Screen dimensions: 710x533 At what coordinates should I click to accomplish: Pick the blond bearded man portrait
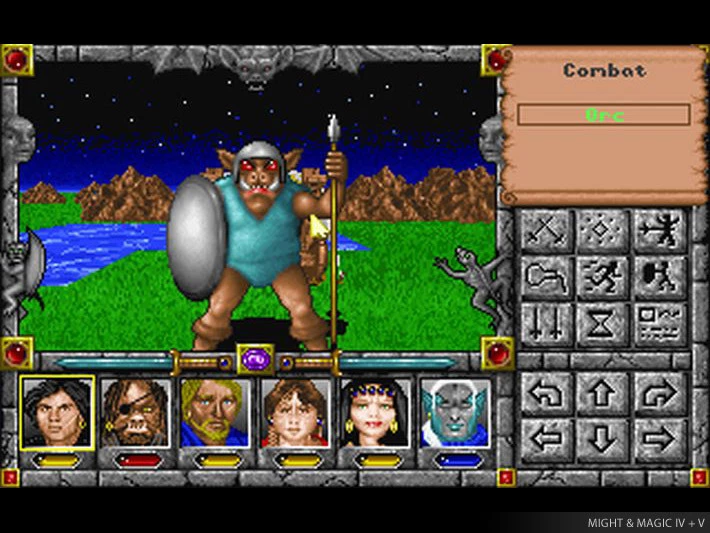pyautogui.click(x=216, y=412)
